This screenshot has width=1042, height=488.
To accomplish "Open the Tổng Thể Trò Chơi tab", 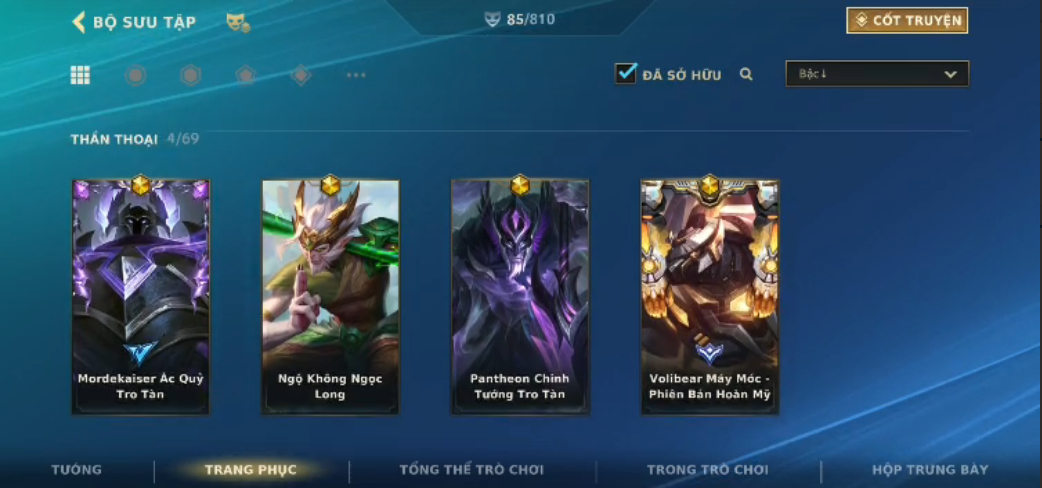I will click(x=472, y=470).
